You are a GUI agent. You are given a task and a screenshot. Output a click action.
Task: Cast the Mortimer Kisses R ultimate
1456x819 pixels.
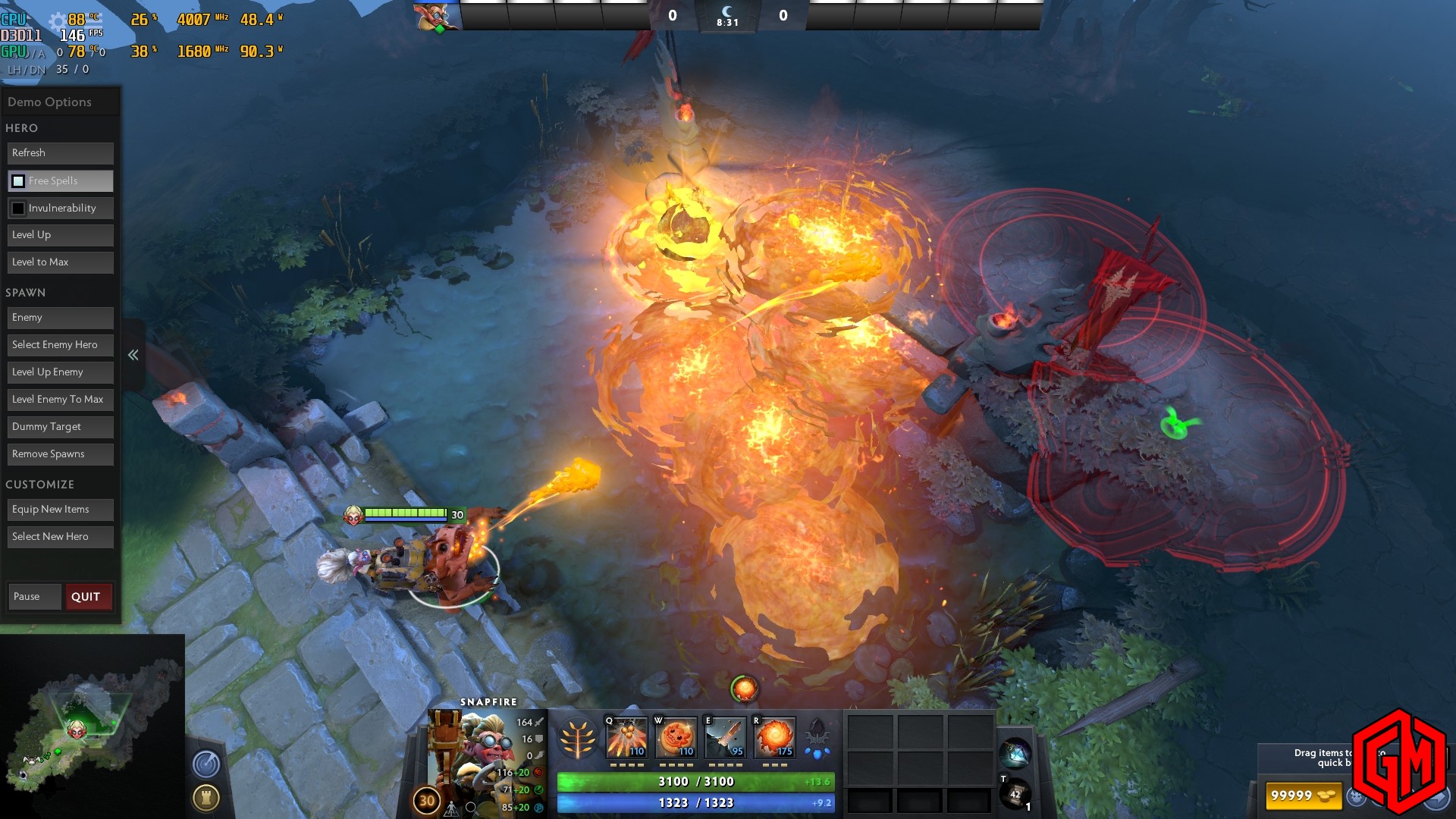point(774,737)
